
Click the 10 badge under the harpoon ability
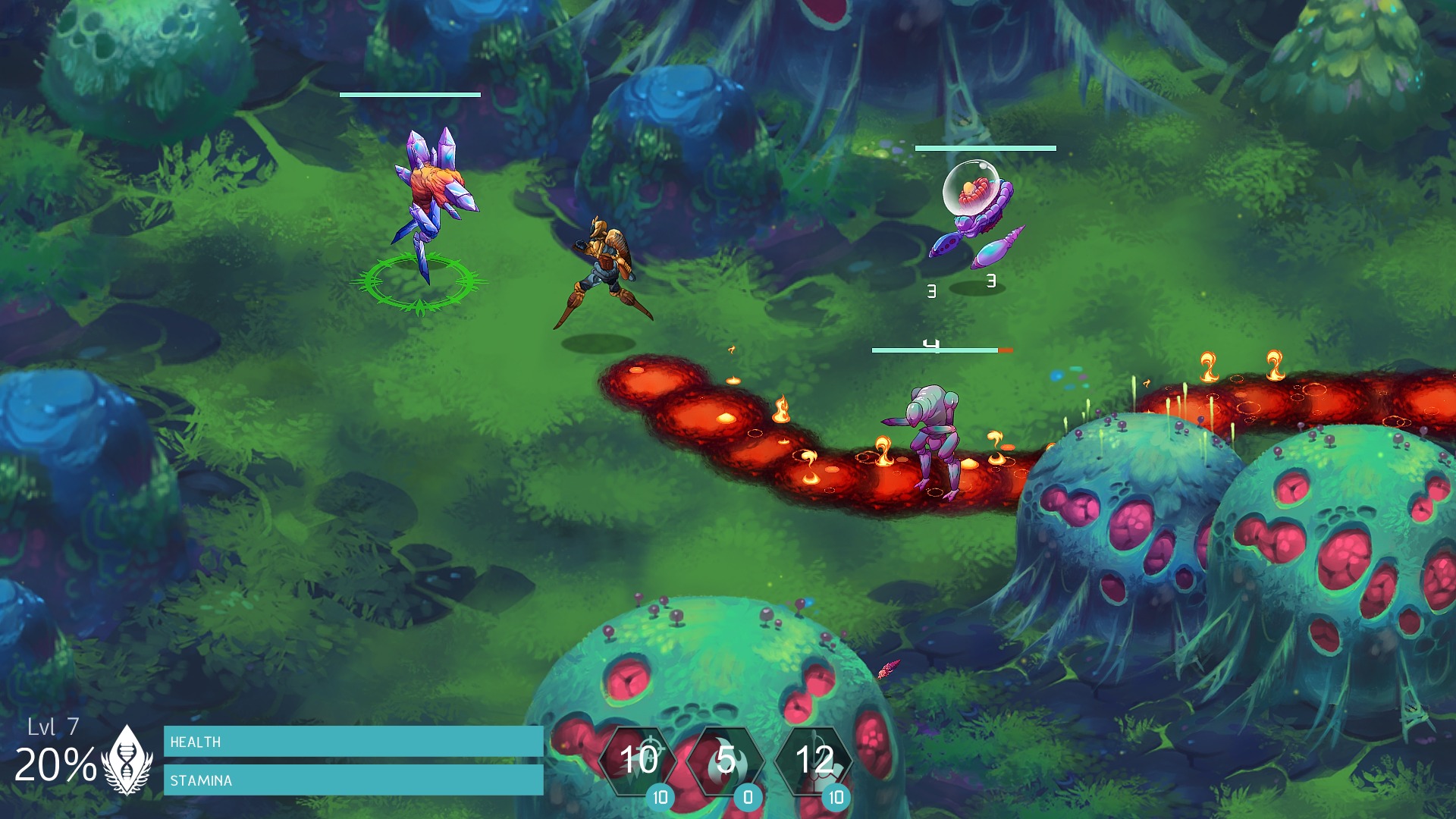(836, 798)
